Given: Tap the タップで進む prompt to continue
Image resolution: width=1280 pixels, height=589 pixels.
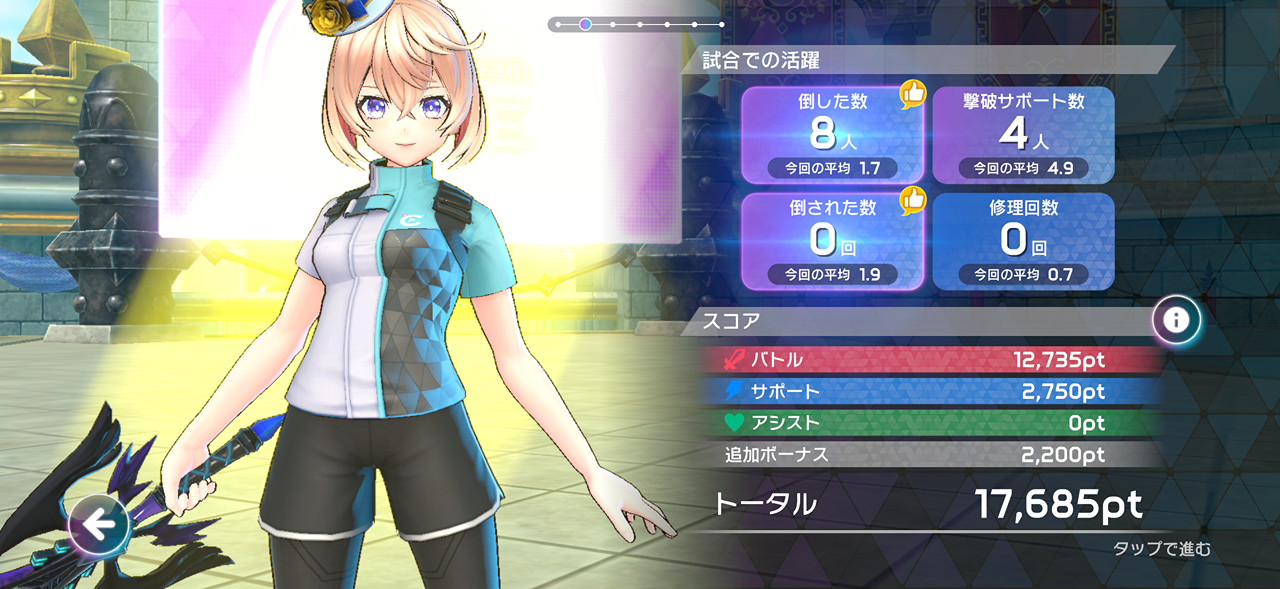Looking at the screenshot, I should point(1161,549).
